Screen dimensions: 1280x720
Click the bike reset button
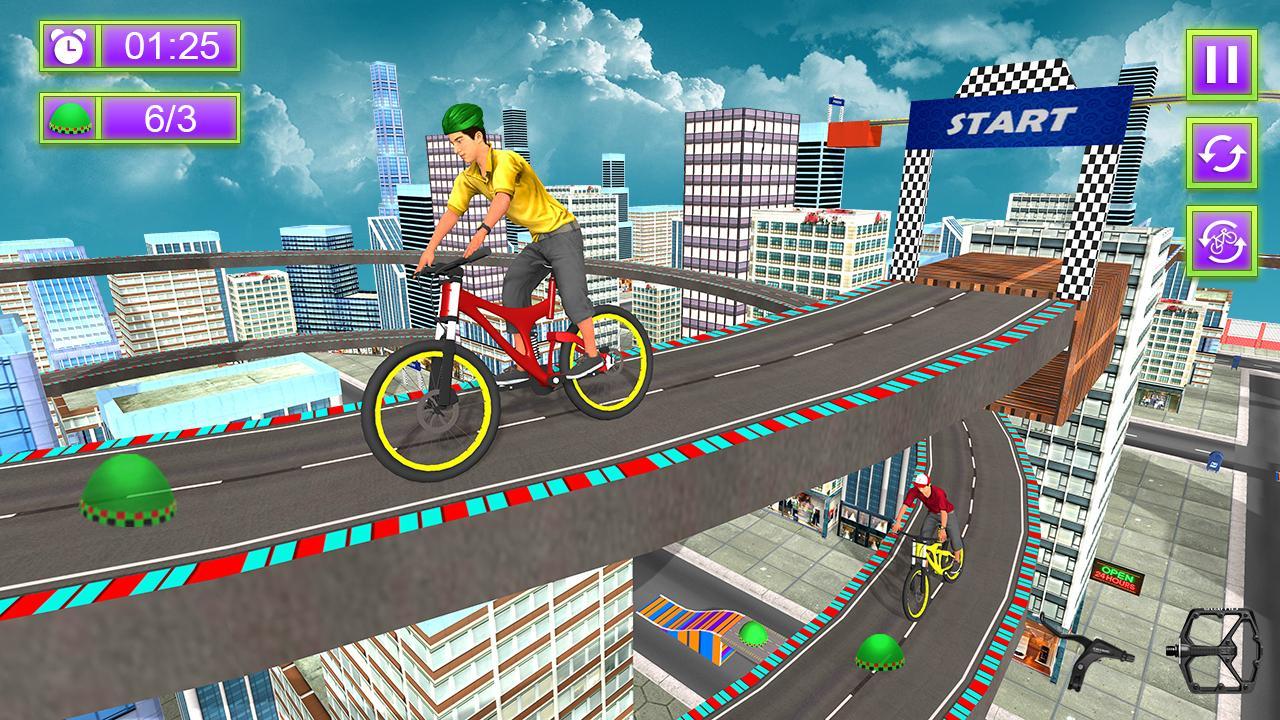click(1221, 240)
